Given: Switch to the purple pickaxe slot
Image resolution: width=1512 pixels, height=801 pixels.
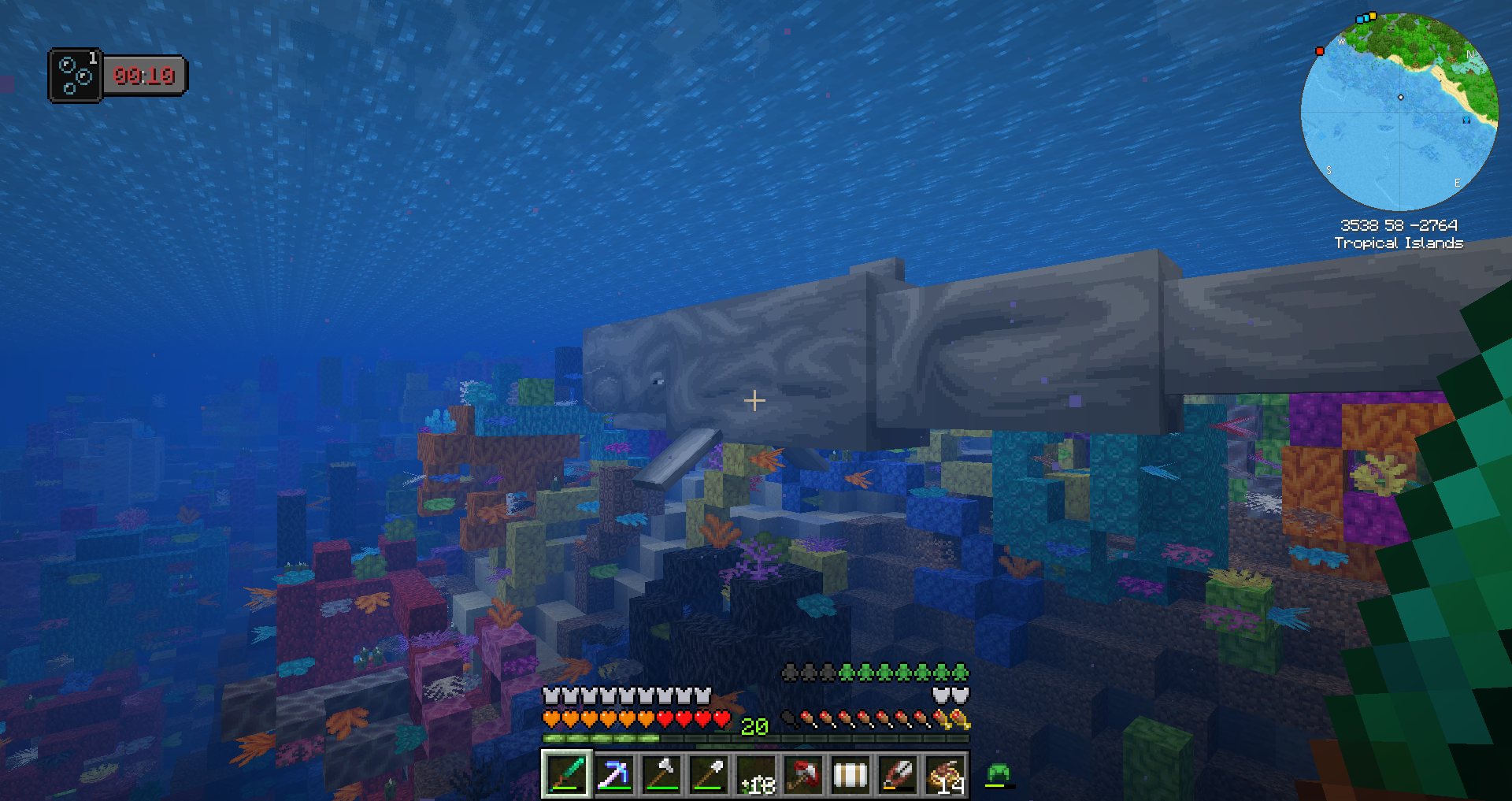Looking at the screenshot, I should pyautogui.click(x=613, y=774).
